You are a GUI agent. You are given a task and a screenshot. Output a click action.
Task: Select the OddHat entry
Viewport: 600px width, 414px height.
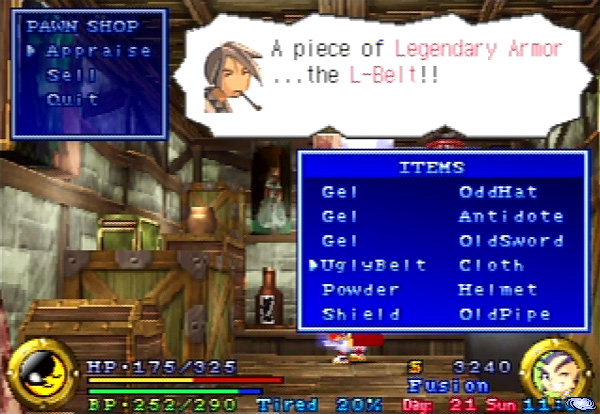point(497,191)
